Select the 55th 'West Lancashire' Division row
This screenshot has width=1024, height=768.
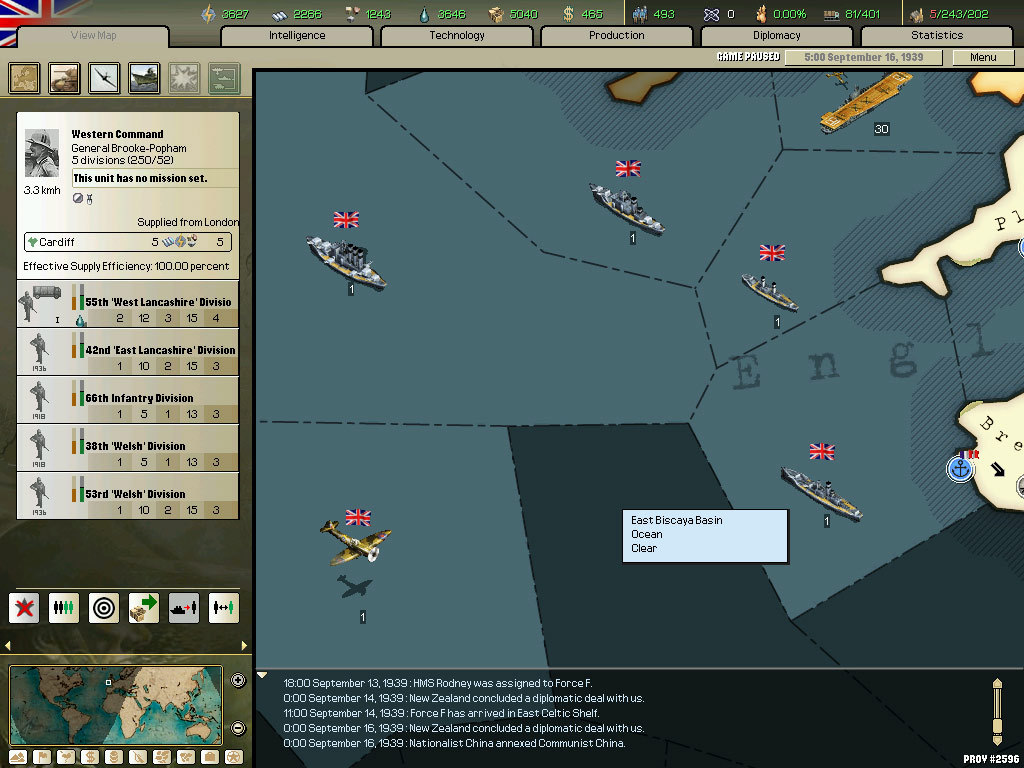tap(129, 305)
